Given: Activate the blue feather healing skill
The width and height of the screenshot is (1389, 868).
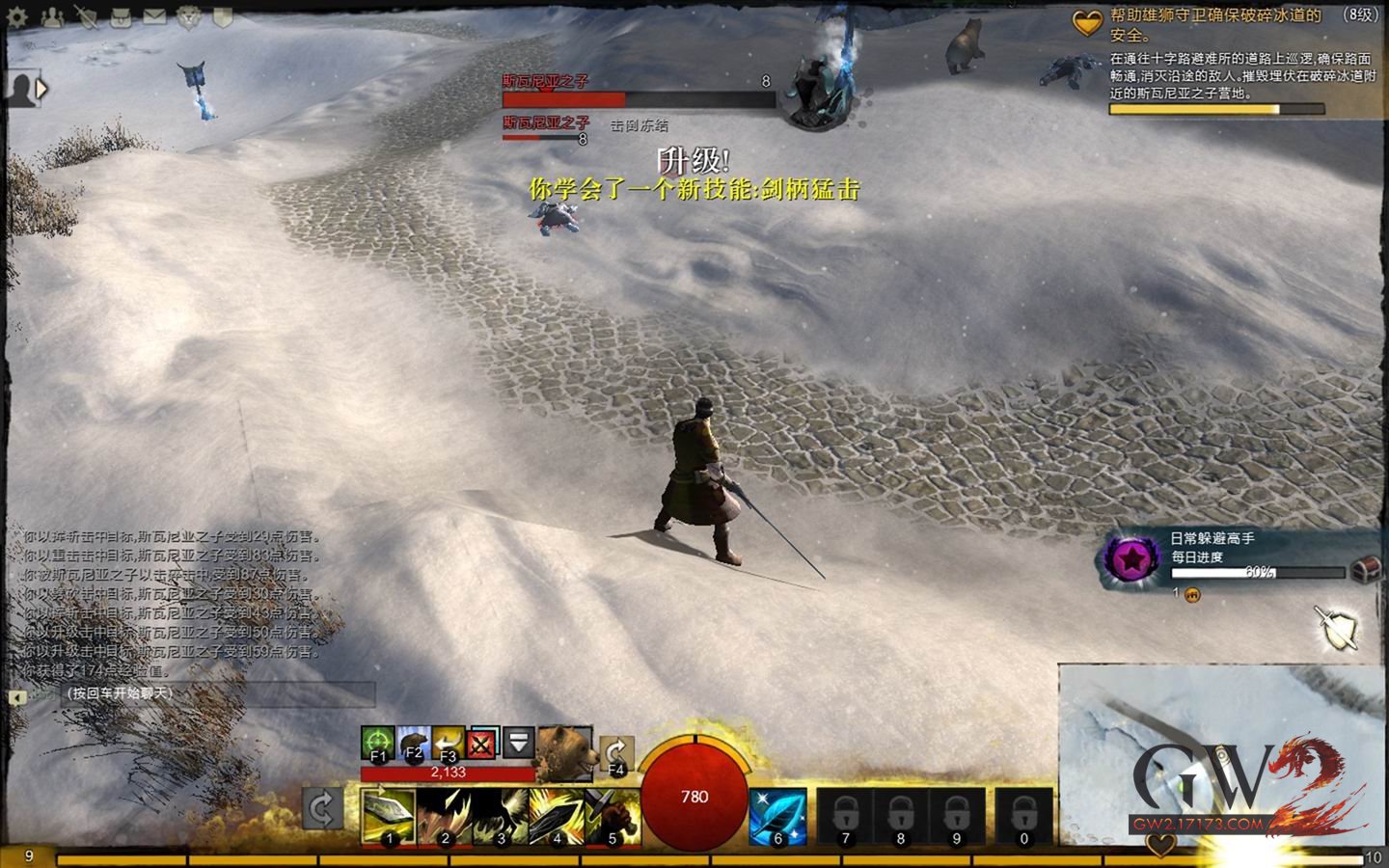Looking at the screenshot, I should (x=777, y=816).
